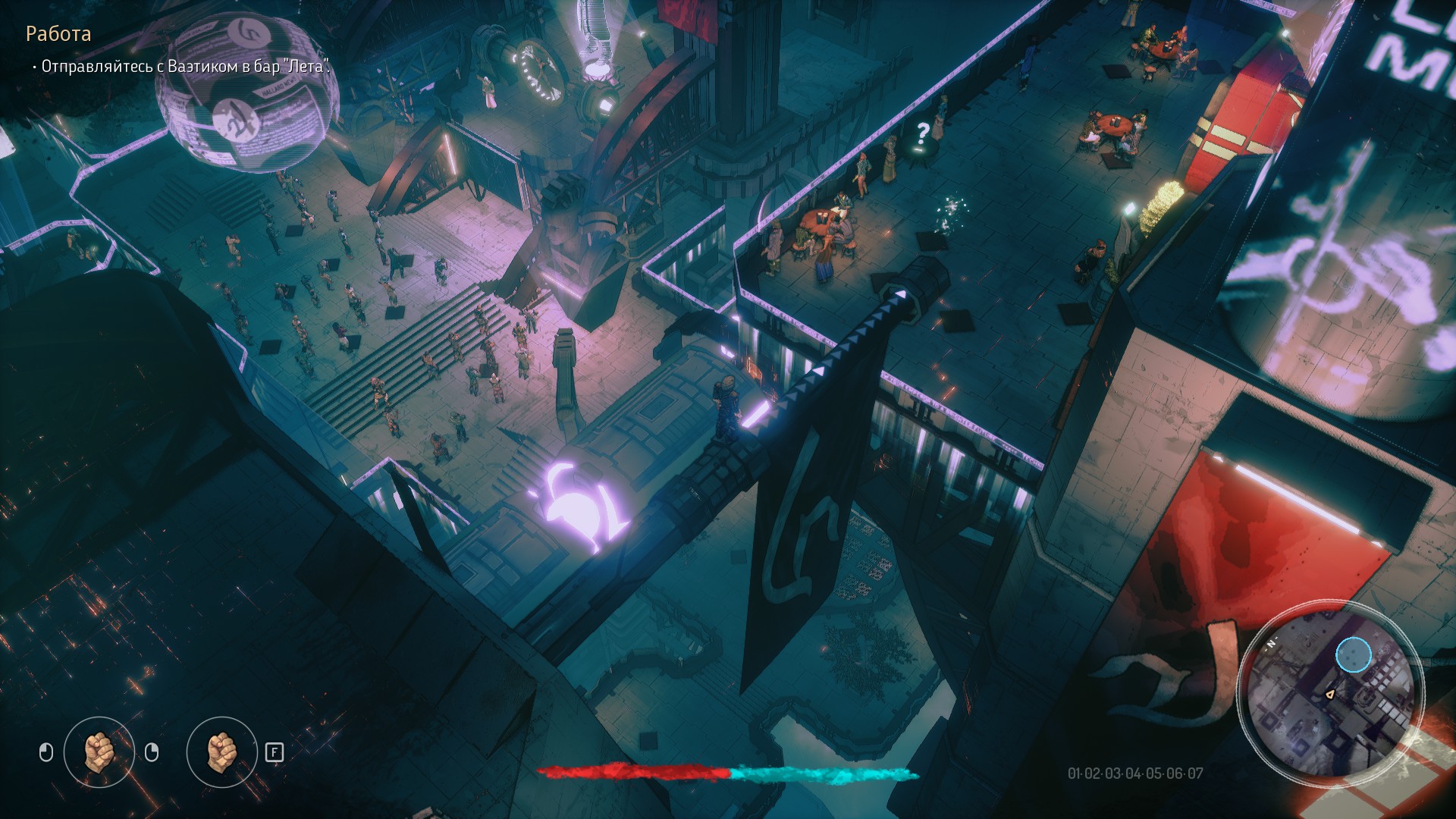1456x819 pixels.
Task: Activate the fist icon beside the F key
Action: coord(221,752)
